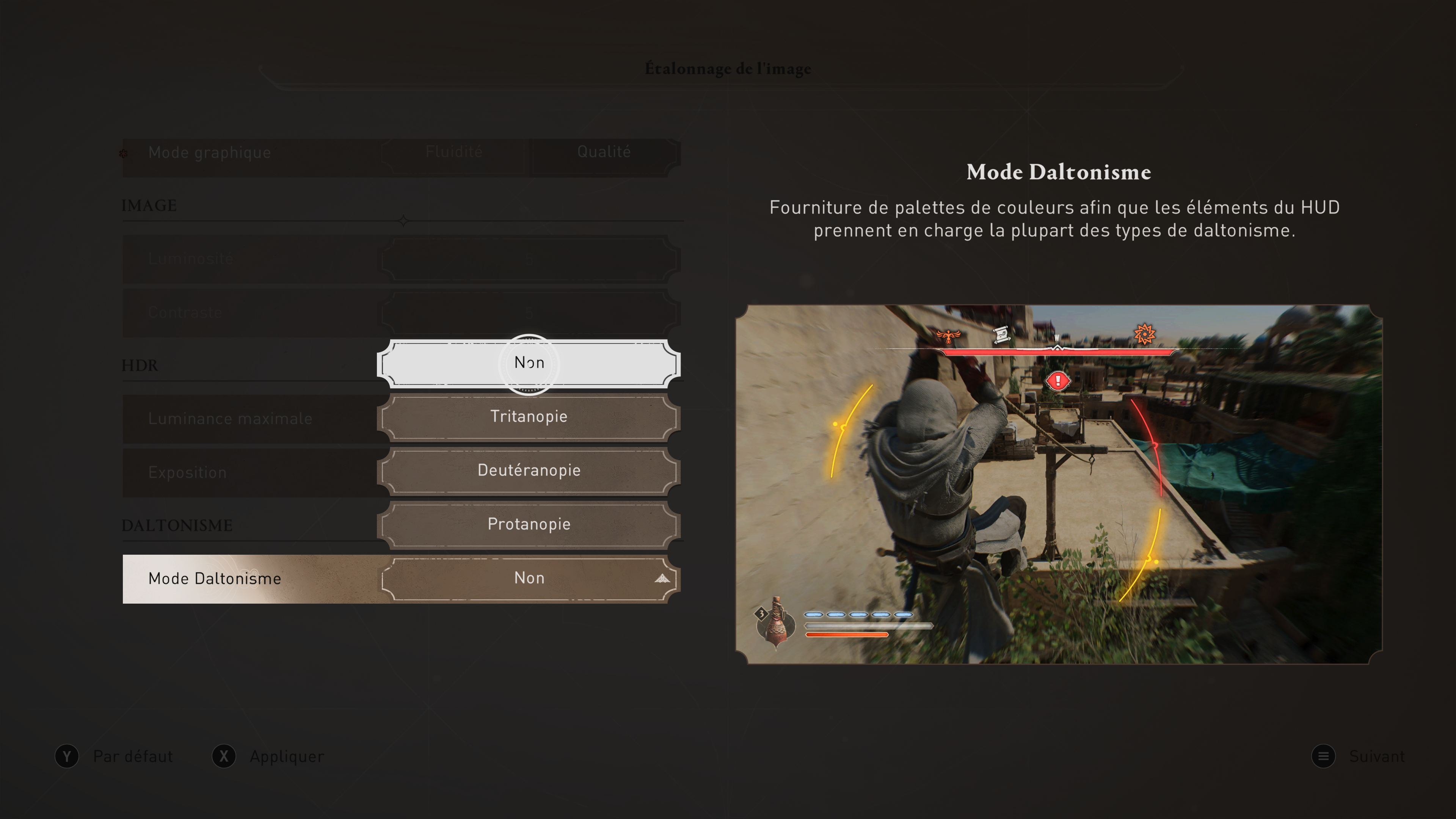Set graphics mode to Qualité
Viewport: 1456px width, 819px height.
point(604,152)
